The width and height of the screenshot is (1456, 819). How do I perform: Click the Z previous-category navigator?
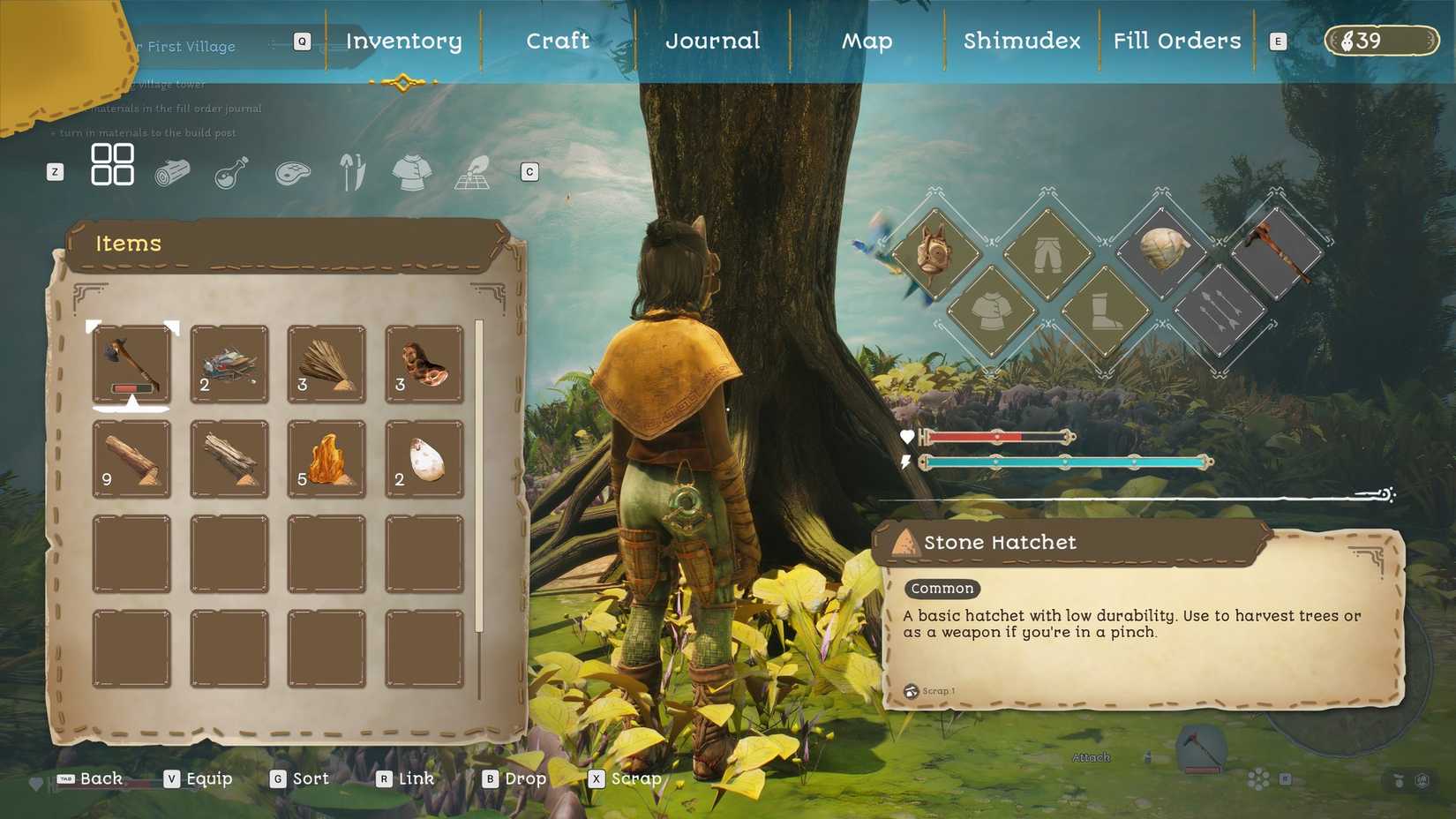pyautogui.click(x=56, y=171)
